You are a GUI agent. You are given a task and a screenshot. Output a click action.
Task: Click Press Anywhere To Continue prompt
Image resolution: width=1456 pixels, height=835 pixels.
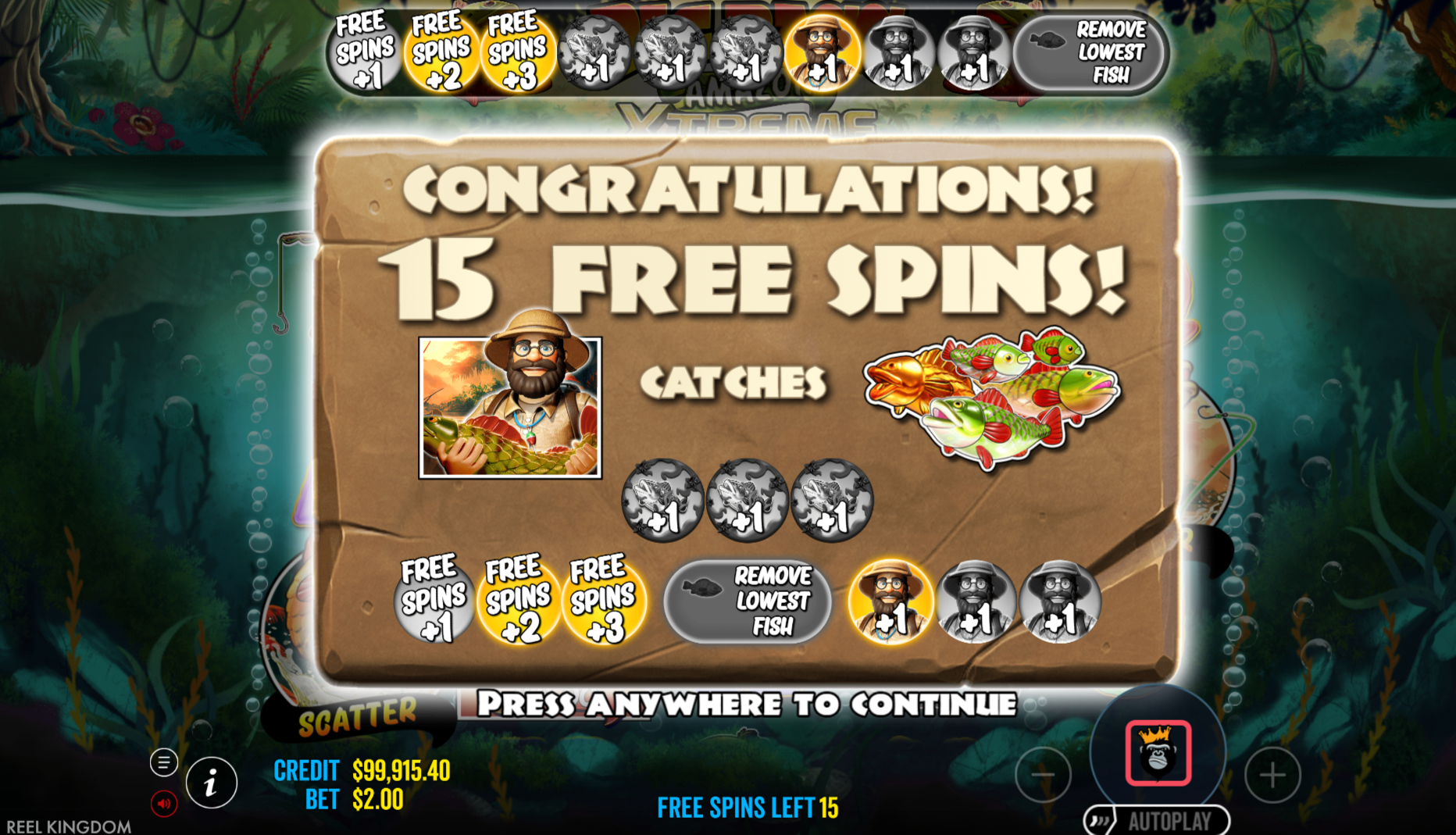(746, 705)
